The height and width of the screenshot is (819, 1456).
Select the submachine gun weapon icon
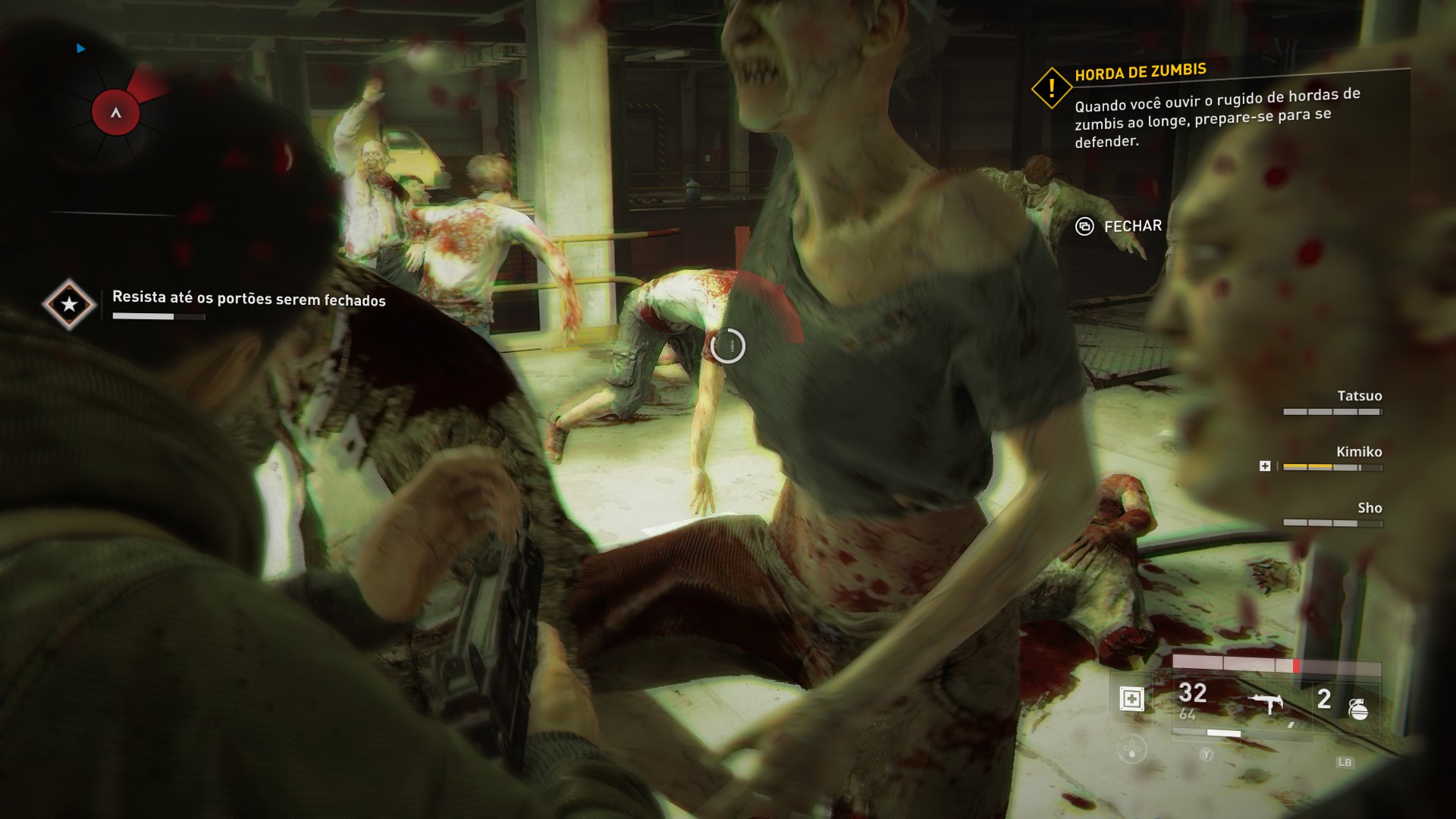pos(1266,704)
